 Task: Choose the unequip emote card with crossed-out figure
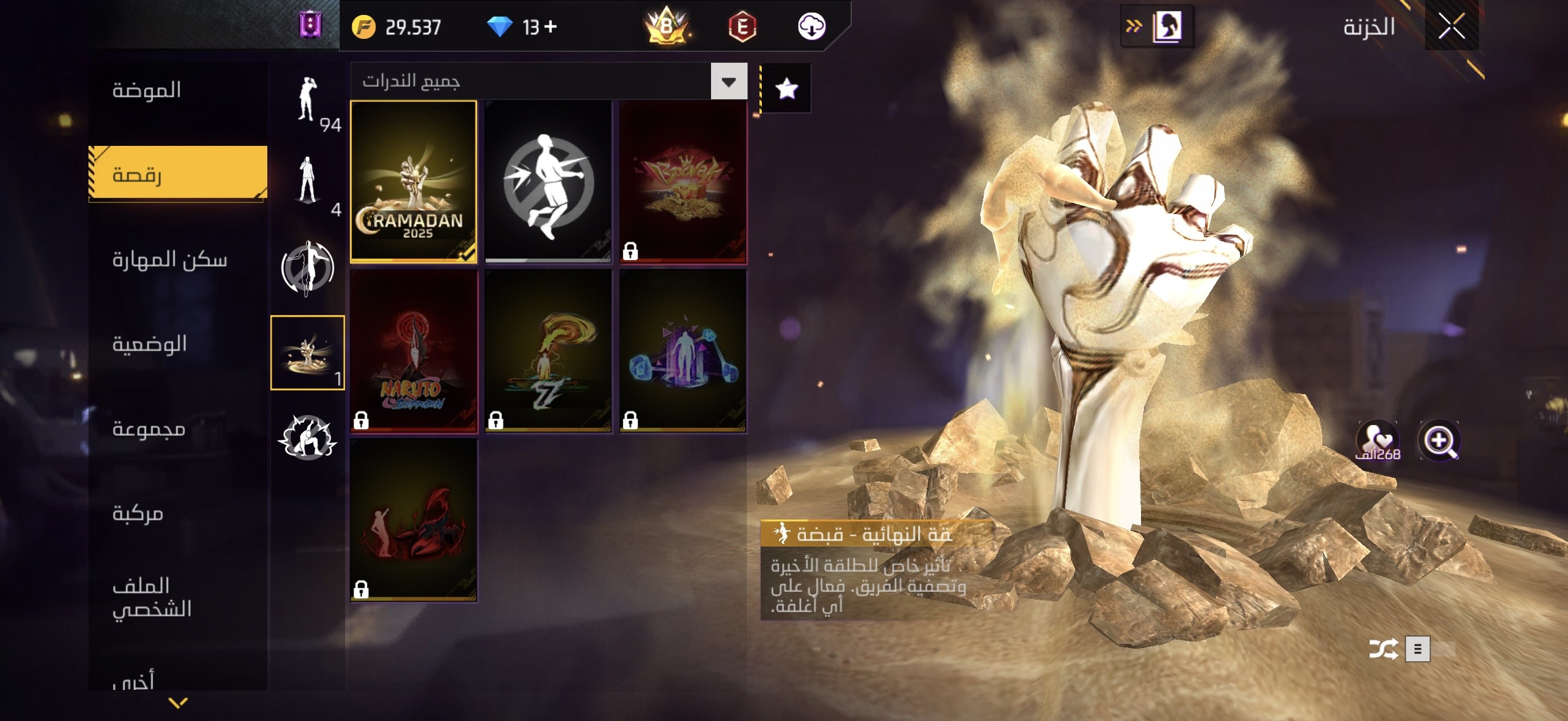pyautogui.click(x=548, y=181)
